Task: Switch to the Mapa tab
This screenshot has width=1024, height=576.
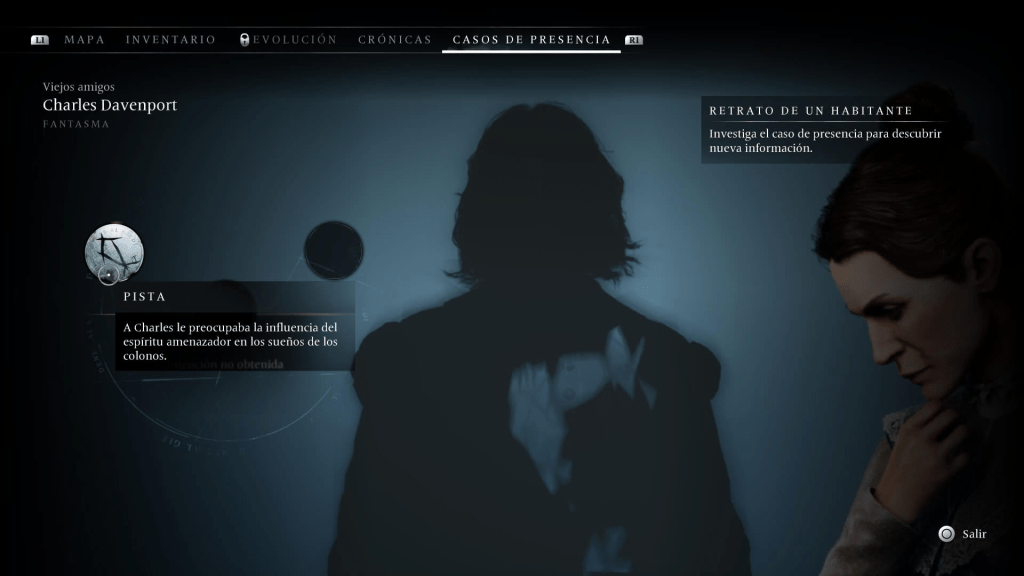Action: [x=84, y=40]
